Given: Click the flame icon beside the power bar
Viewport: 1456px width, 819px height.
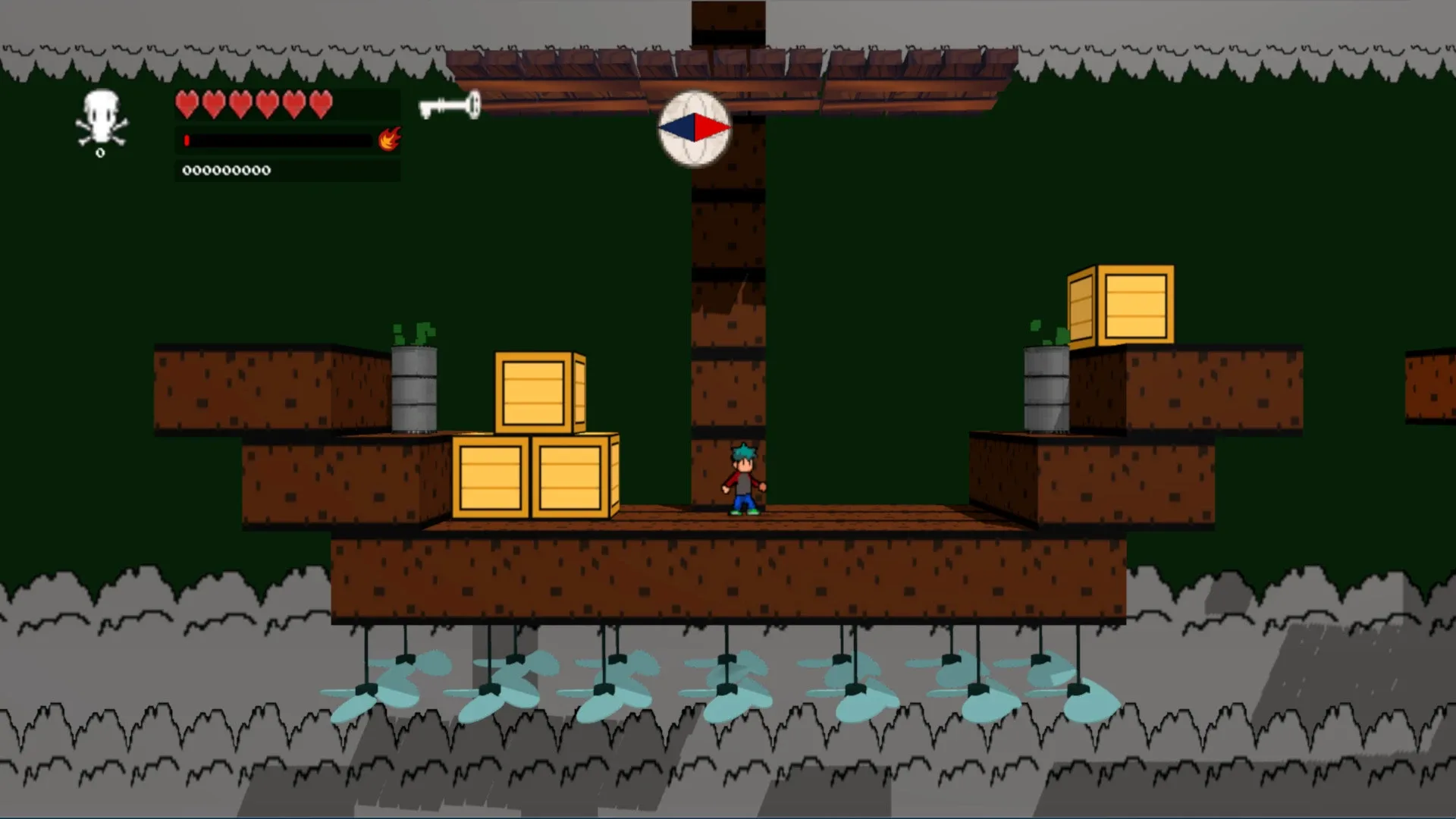Looking at the screenshot, I should [389, 140].
